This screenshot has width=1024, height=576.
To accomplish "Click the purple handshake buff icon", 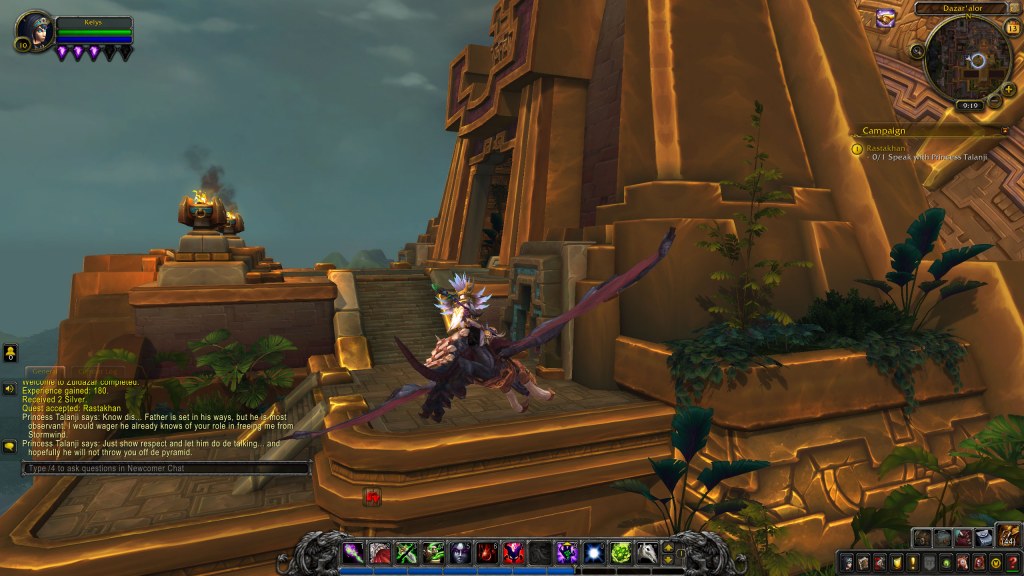I will [x=887, y=18].
